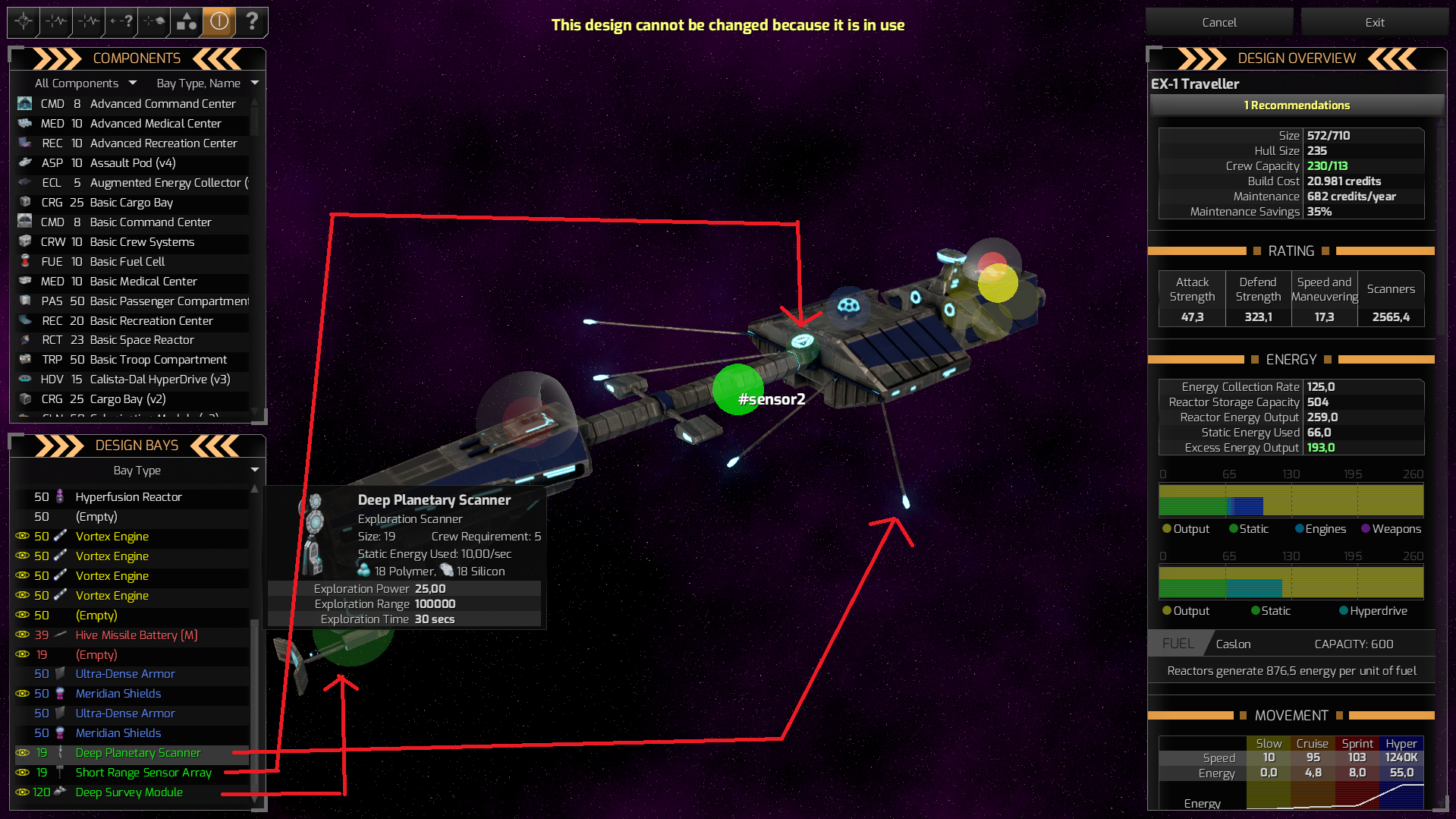Toggle visibility of the Hive Missile Battery
The image size is (1456, 819).
pos(21,635)
